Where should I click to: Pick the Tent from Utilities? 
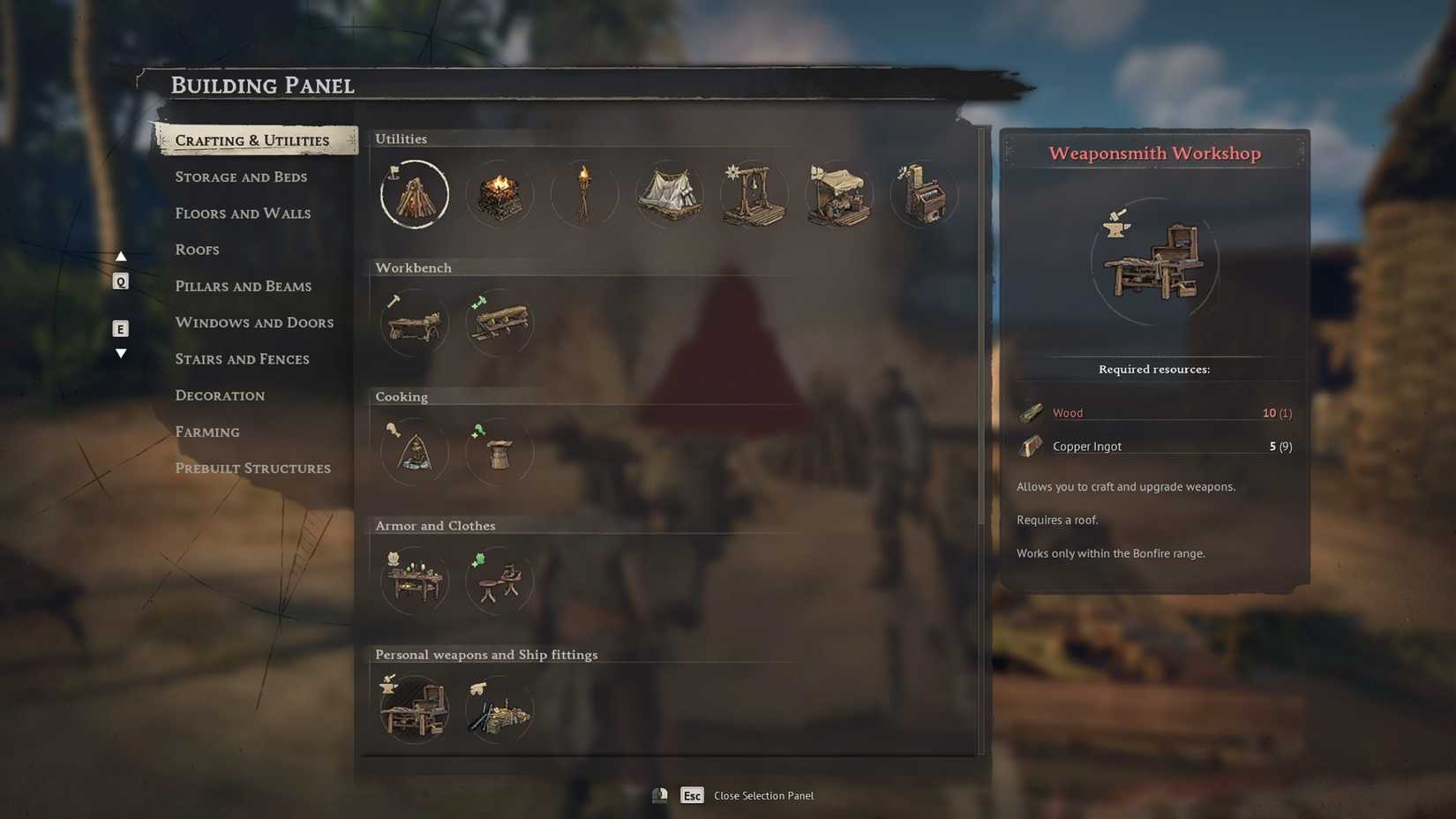669,194
